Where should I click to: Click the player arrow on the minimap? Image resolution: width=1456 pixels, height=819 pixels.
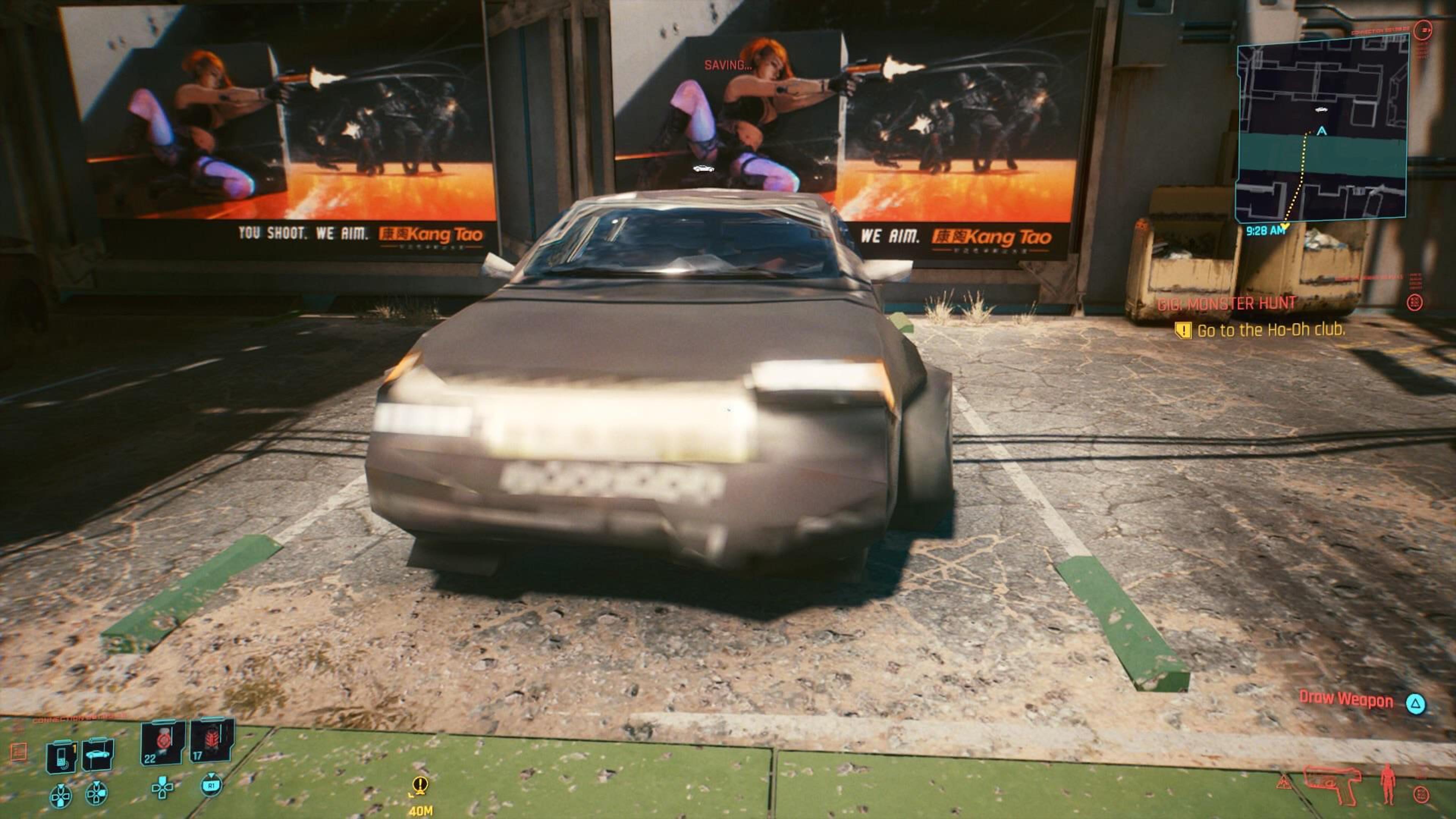[1321, 131]
